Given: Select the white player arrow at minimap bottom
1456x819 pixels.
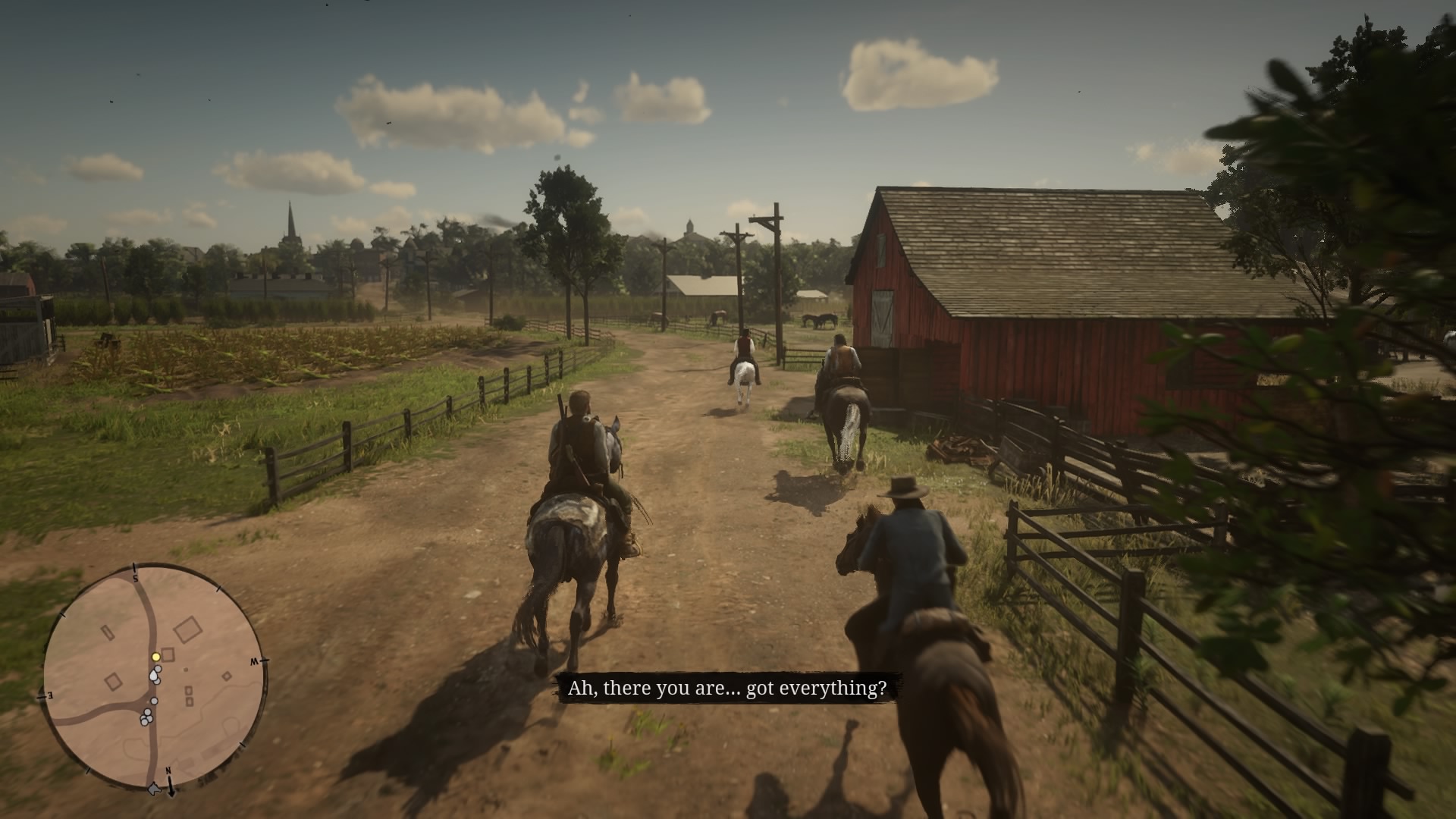Looking at the screenshot, I should pyautogui.click(x=154, y=788).
